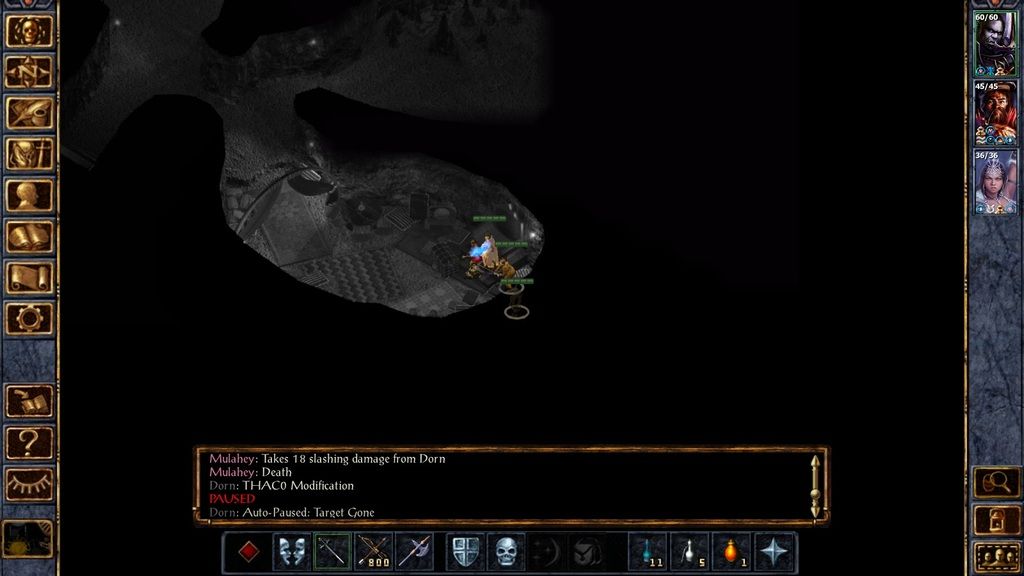The width and height of the screenshot is (1024, 576).
Task: Open the mage spellbook
Action: (x=29, y=236)
